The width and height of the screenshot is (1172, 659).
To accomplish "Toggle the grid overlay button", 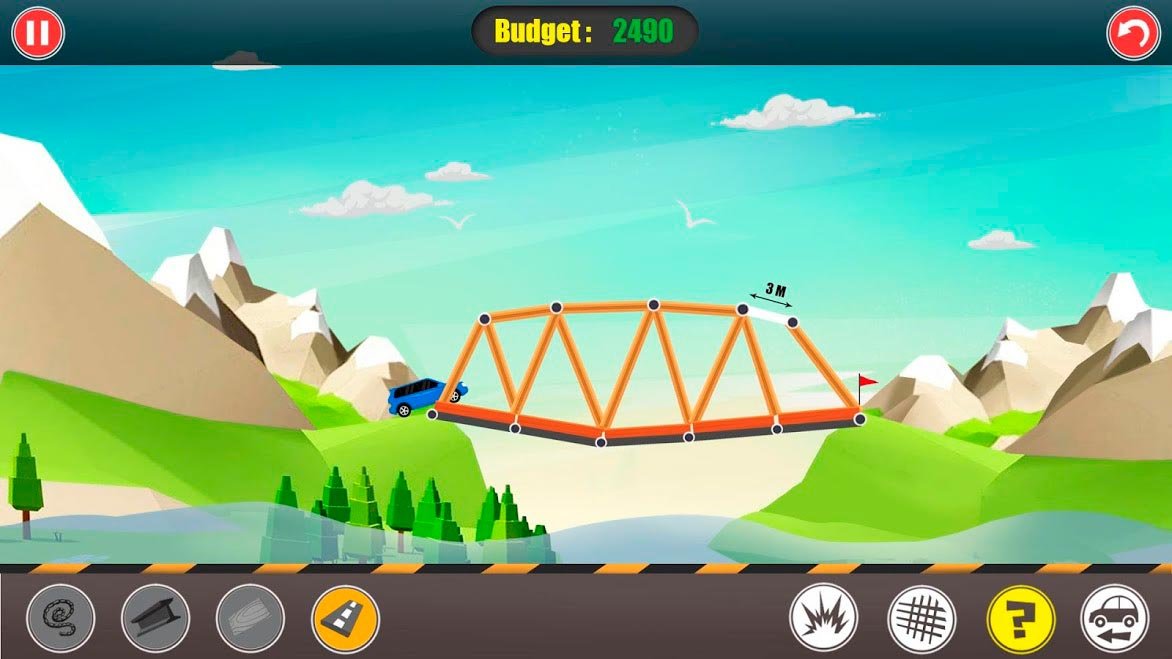I will click(x=921, y=618).
